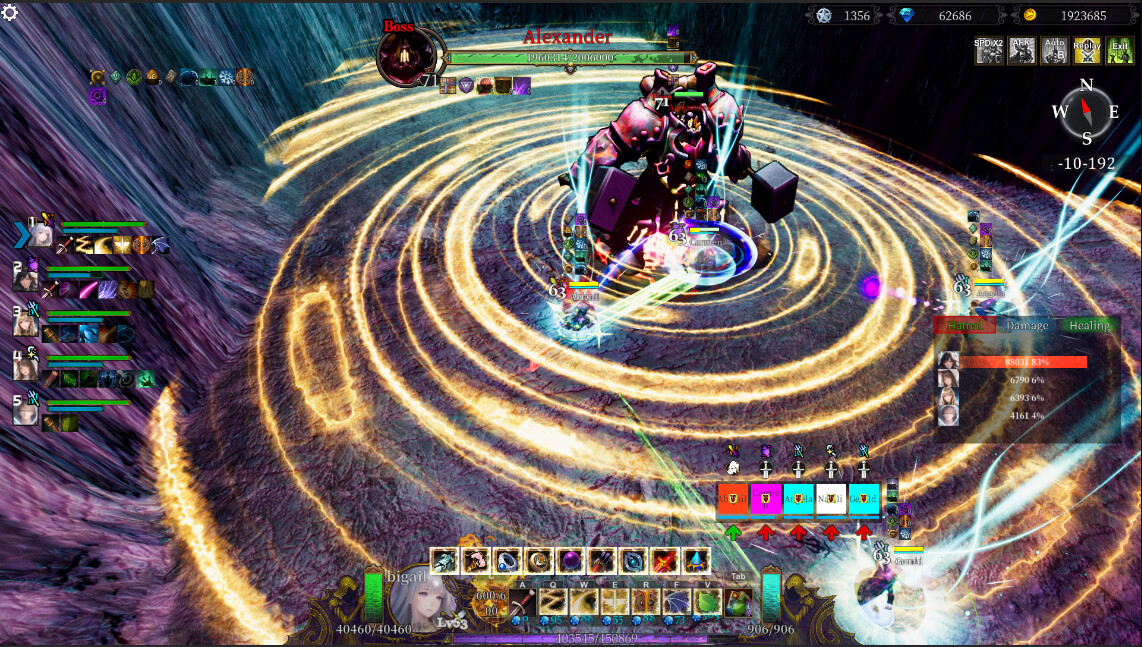Activate the blue wing skill
The height and width of the screenshot is (647, 1142).
(x=677, y=602)
